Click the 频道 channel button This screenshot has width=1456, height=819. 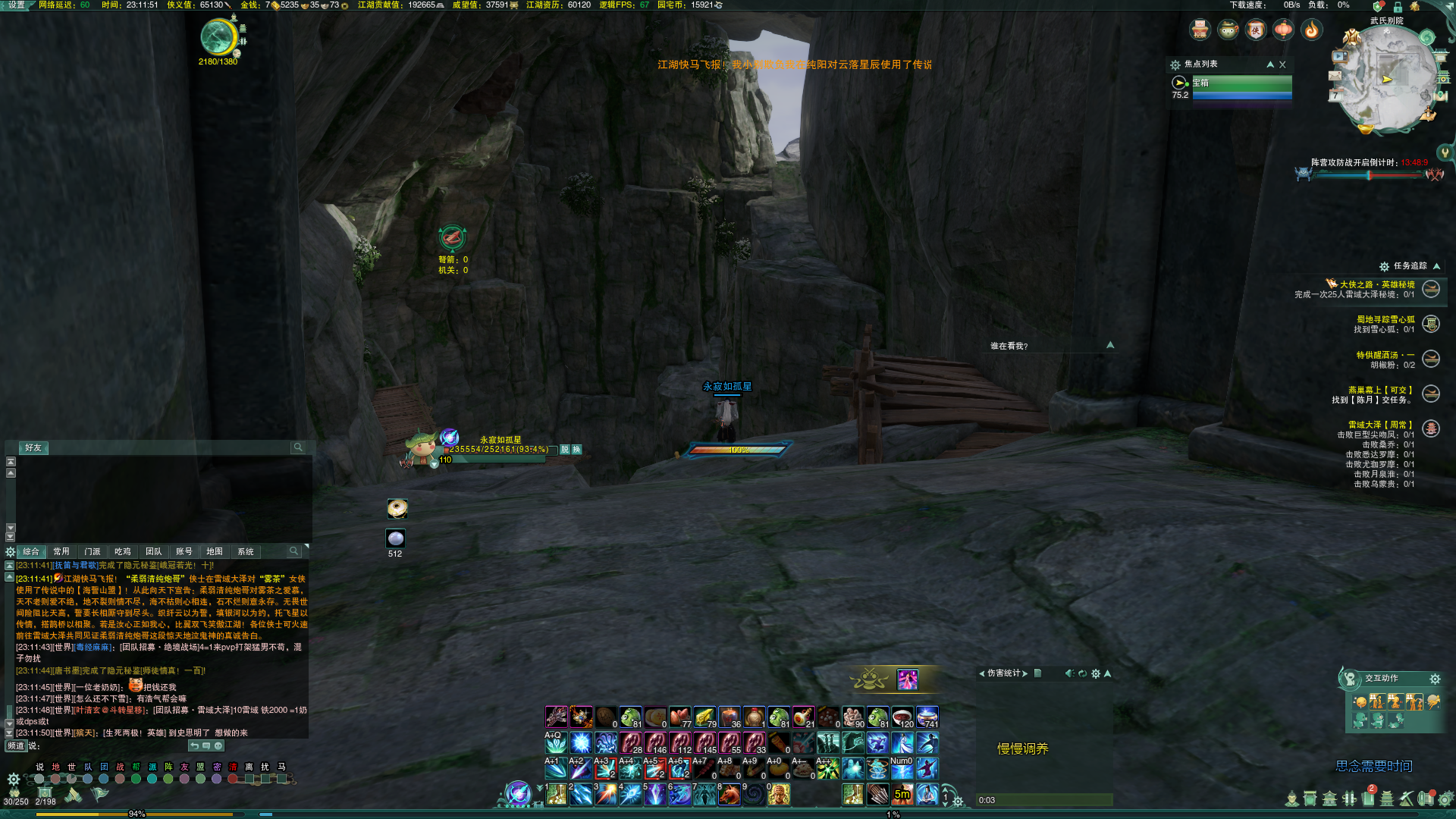pos(16,745)
